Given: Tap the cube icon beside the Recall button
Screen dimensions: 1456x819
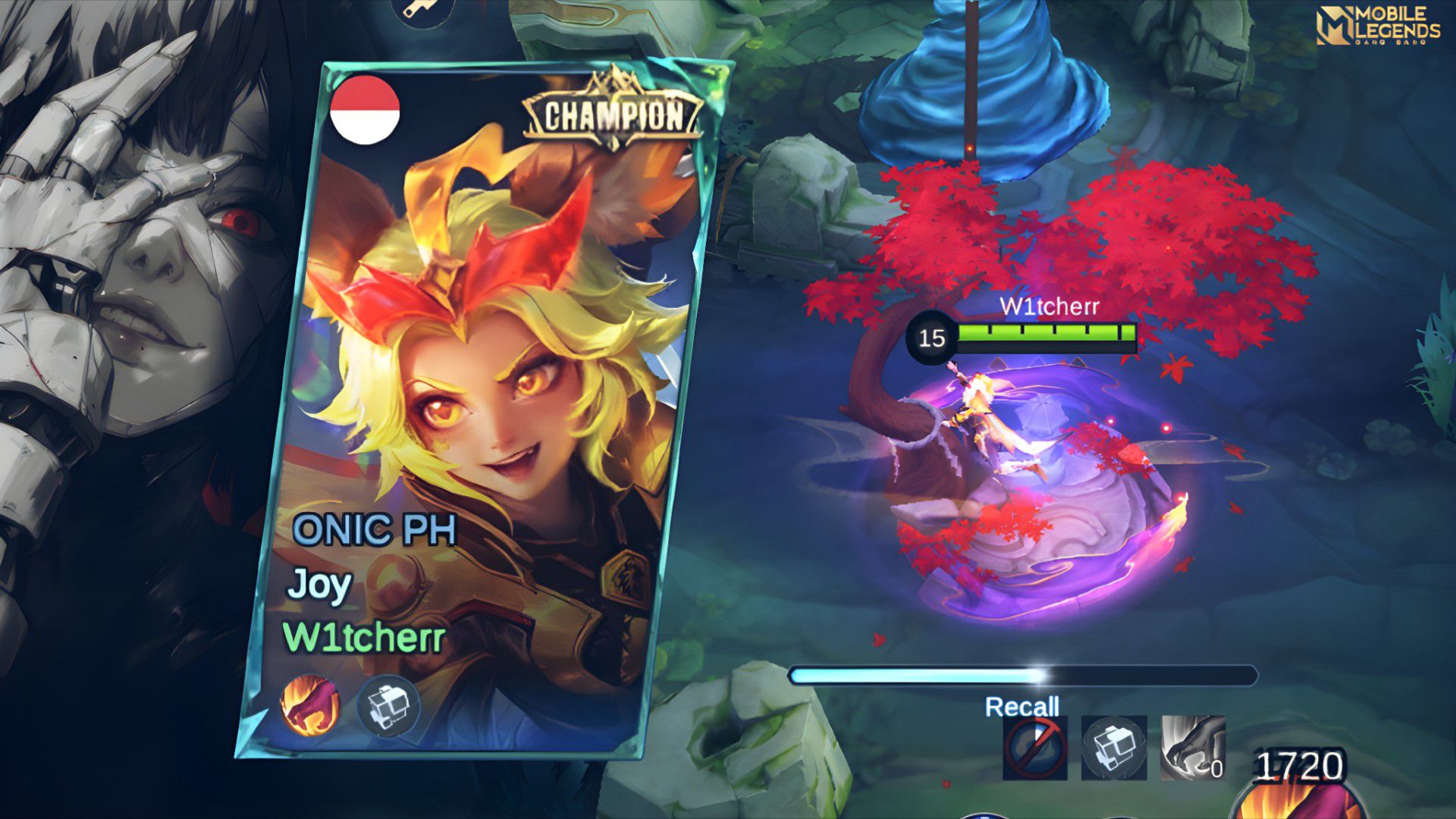Looking at the screenshot, I should (1113, 748).
